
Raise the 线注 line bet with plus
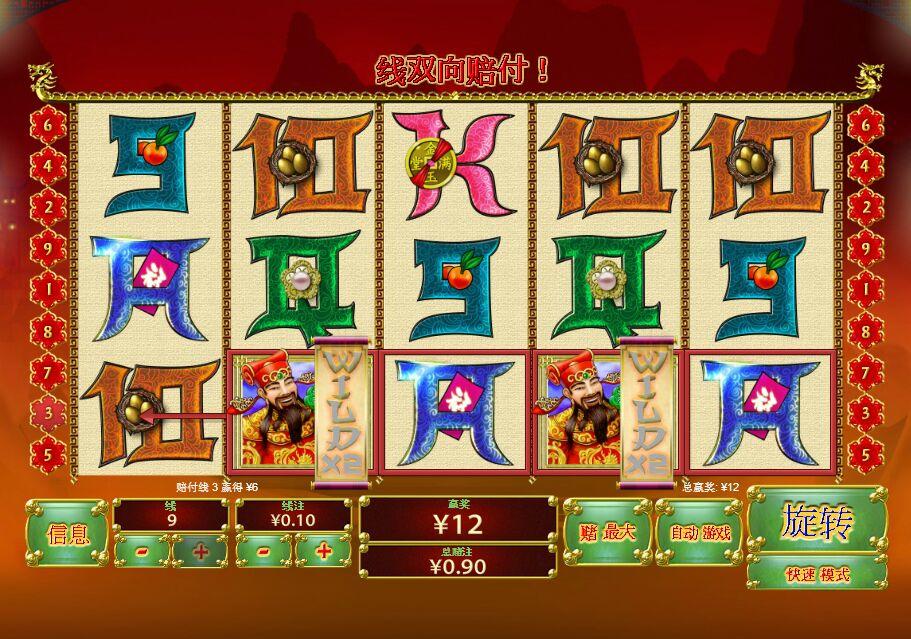[x=323, y=551]
